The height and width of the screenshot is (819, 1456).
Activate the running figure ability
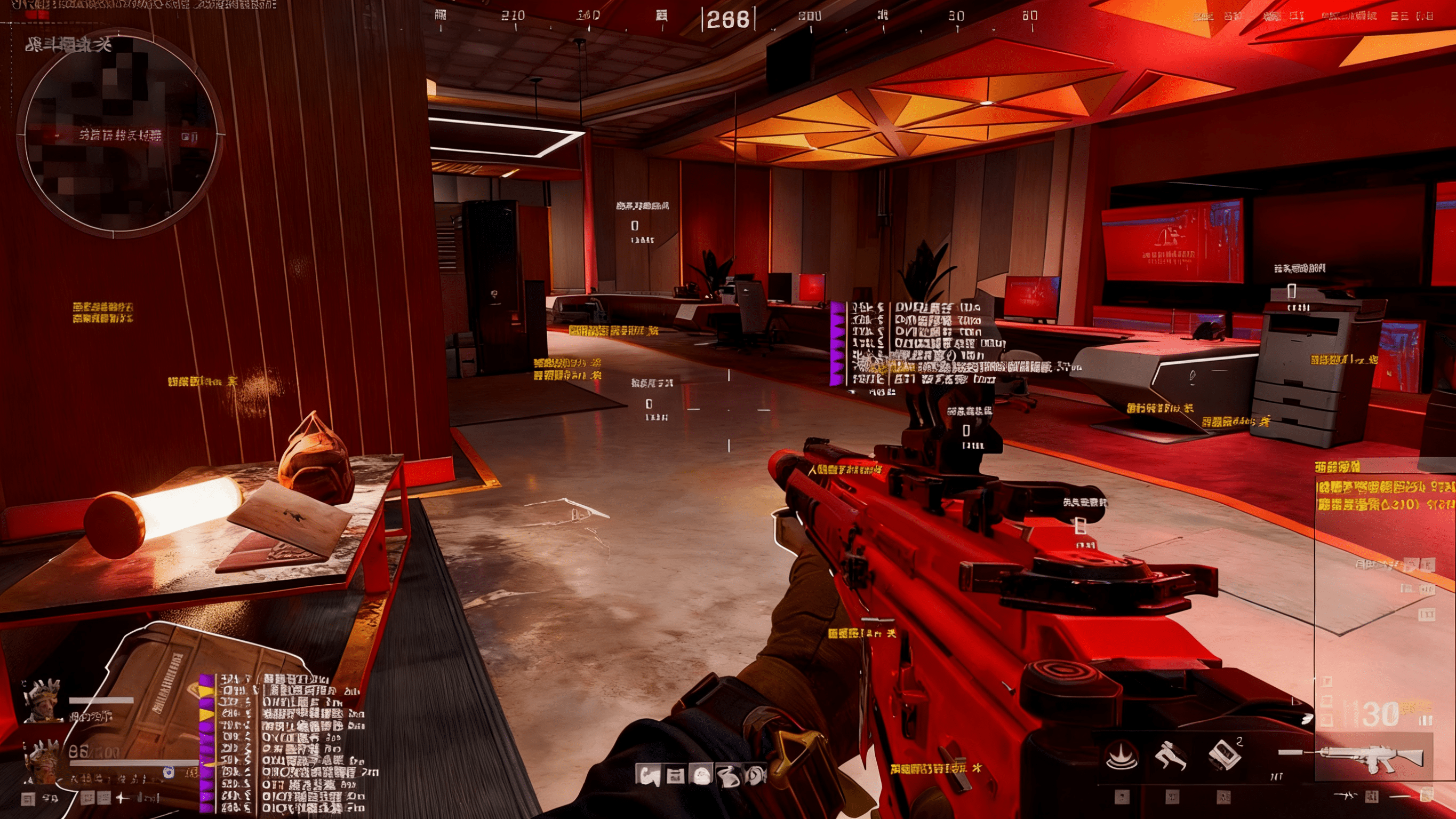[x=1171, y=756]
